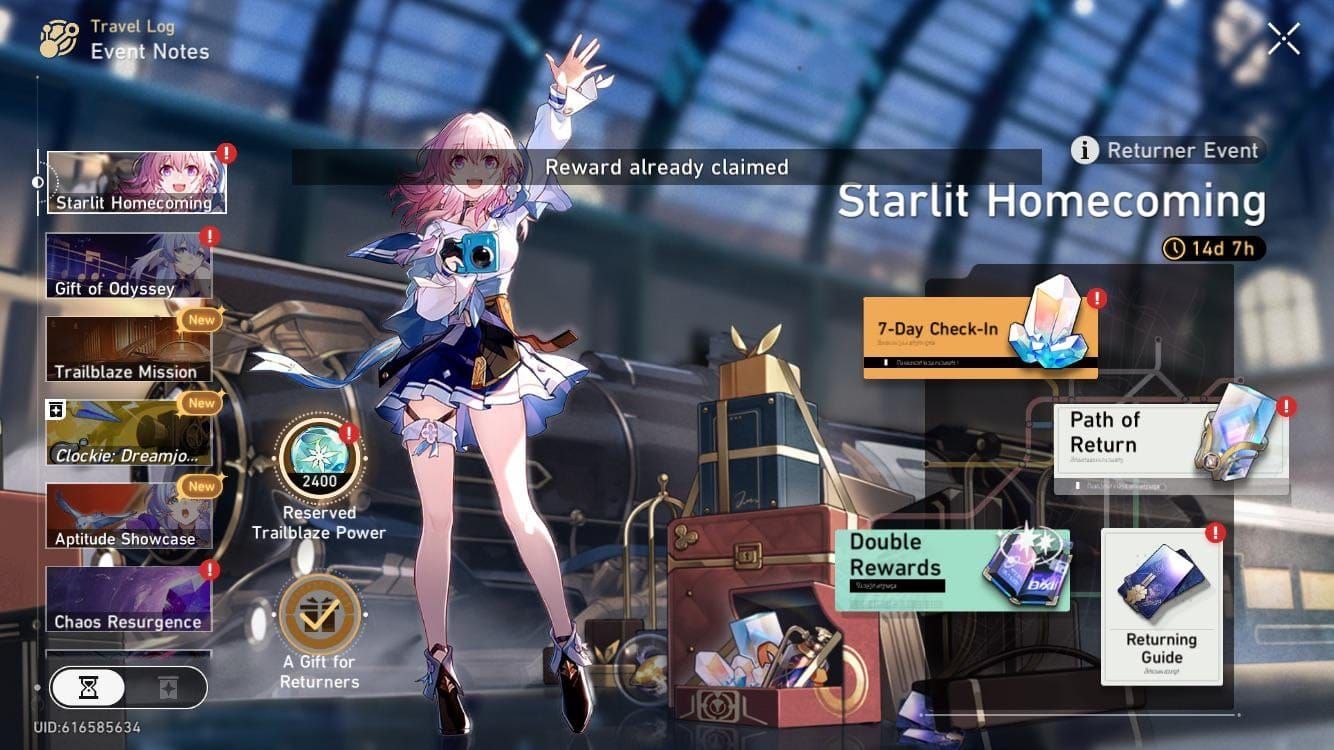Open A Gift for Returners
The height and width of the screenshot is (750, 1334).
319,613
